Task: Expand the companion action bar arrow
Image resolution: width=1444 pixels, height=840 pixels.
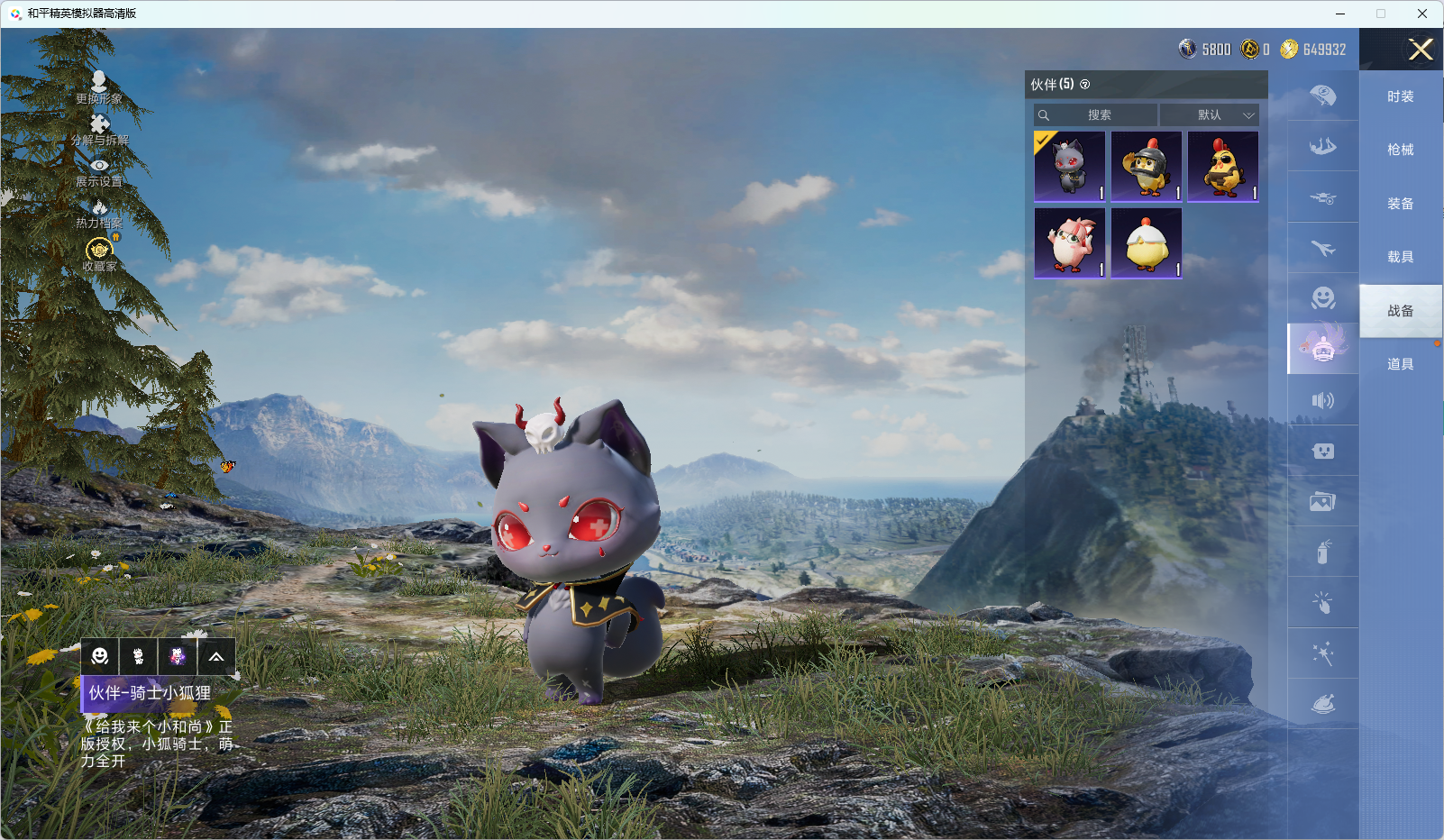Action: click(x=216, y=657)
